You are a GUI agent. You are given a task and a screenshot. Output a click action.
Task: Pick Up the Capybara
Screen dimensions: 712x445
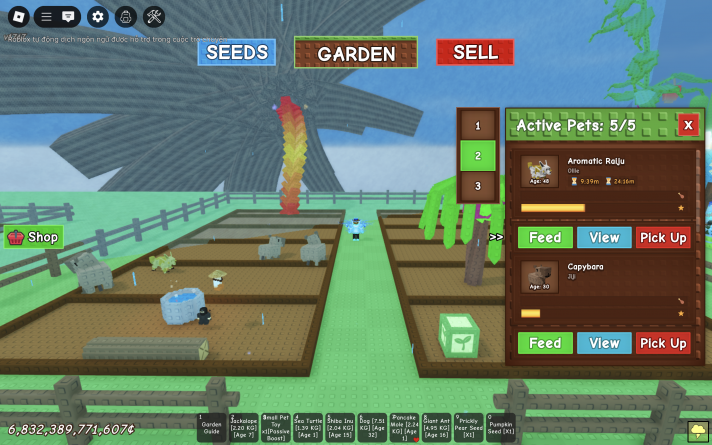[x=663, y=343]
